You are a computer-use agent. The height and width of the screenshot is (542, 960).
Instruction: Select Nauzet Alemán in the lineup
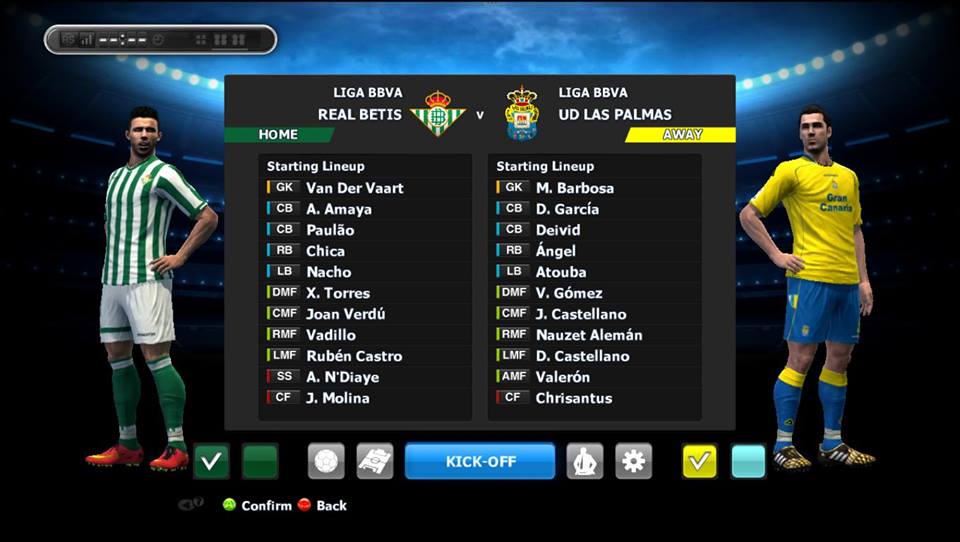pos(588,335)
